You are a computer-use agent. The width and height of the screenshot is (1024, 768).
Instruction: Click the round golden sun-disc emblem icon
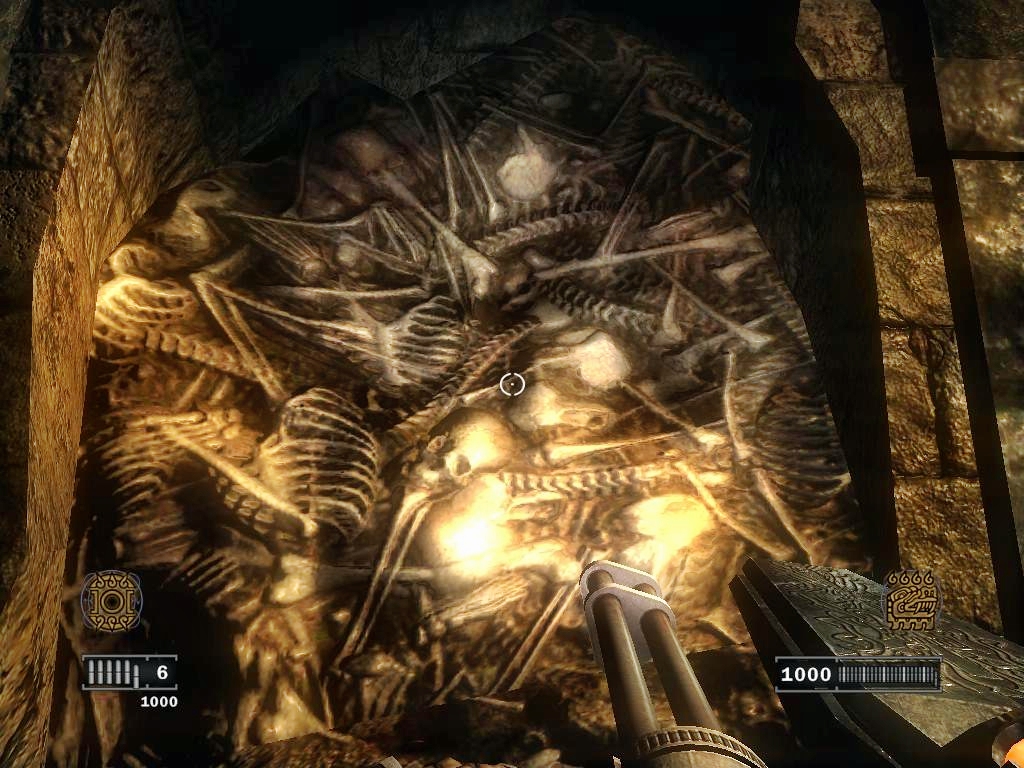tap(111, 601)
